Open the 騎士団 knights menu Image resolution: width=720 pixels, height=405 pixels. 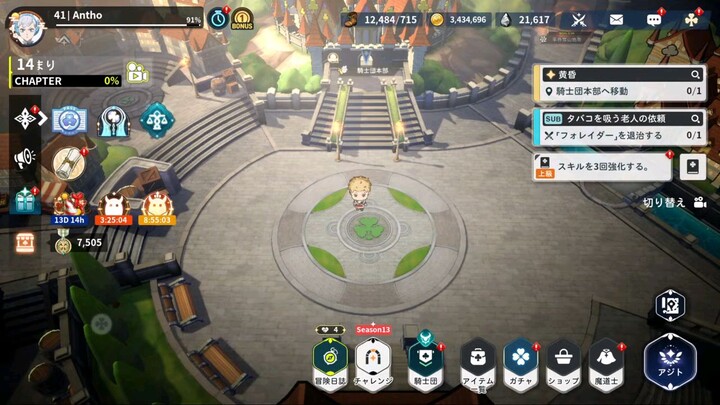pyautogui.click(x=426, y=361)
